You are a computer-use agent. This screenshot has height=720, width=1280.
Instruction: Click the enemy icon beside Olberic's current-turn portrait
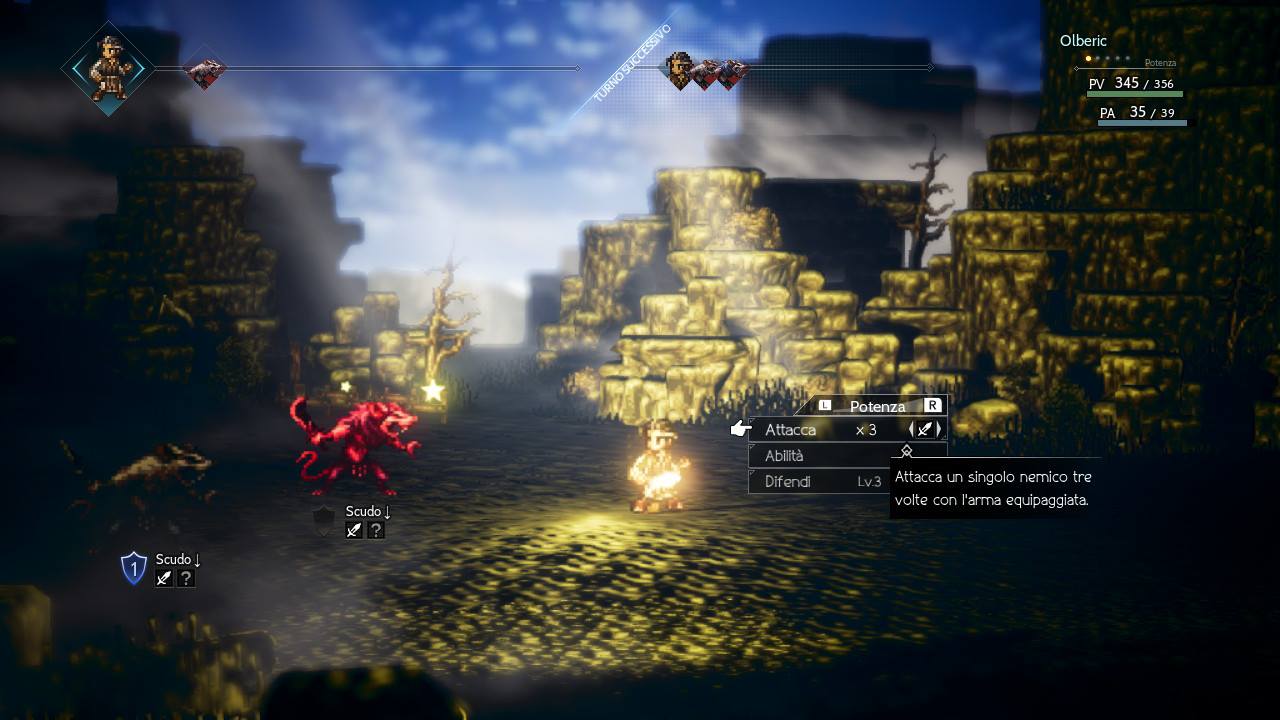tap(206, 69)
